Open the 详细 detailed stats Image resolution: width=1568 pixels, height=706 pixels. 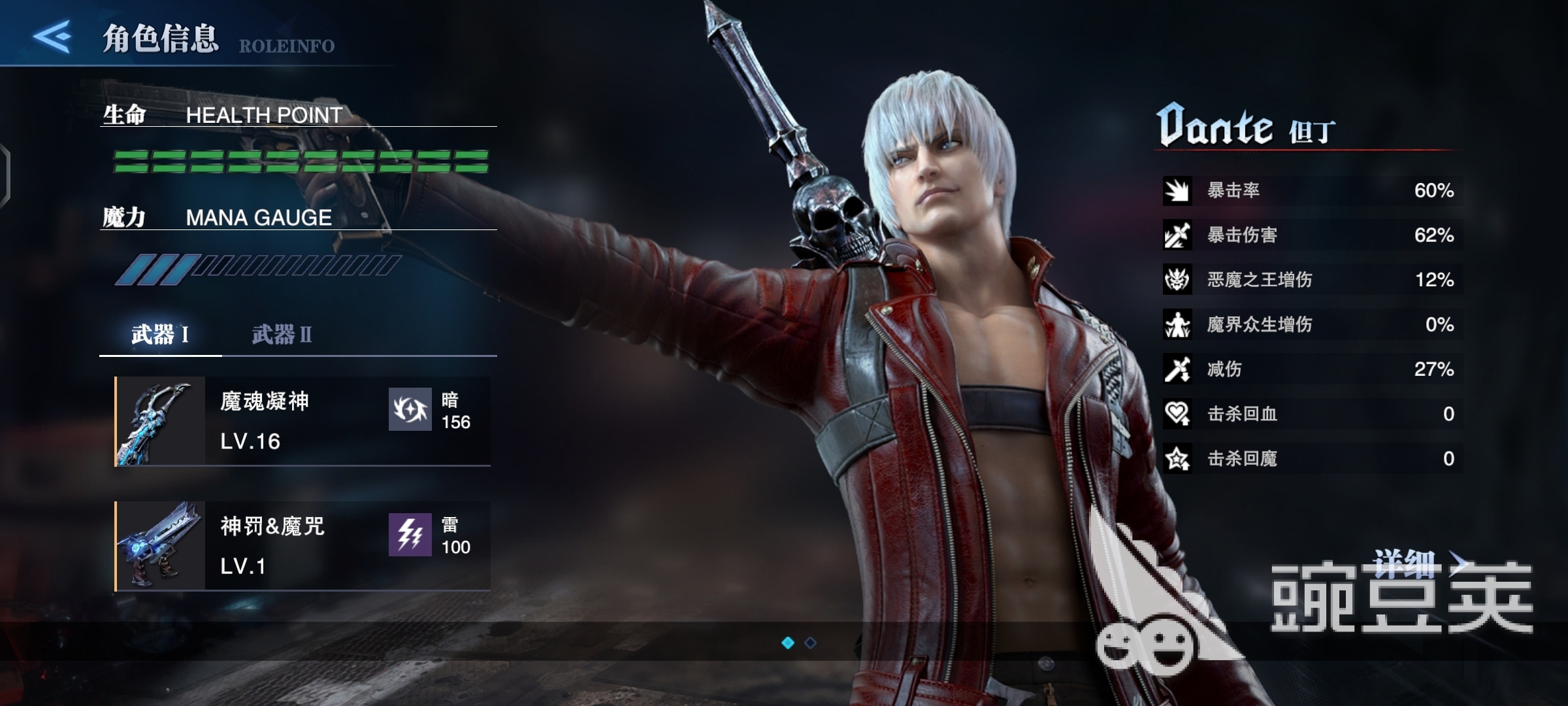1419,563
